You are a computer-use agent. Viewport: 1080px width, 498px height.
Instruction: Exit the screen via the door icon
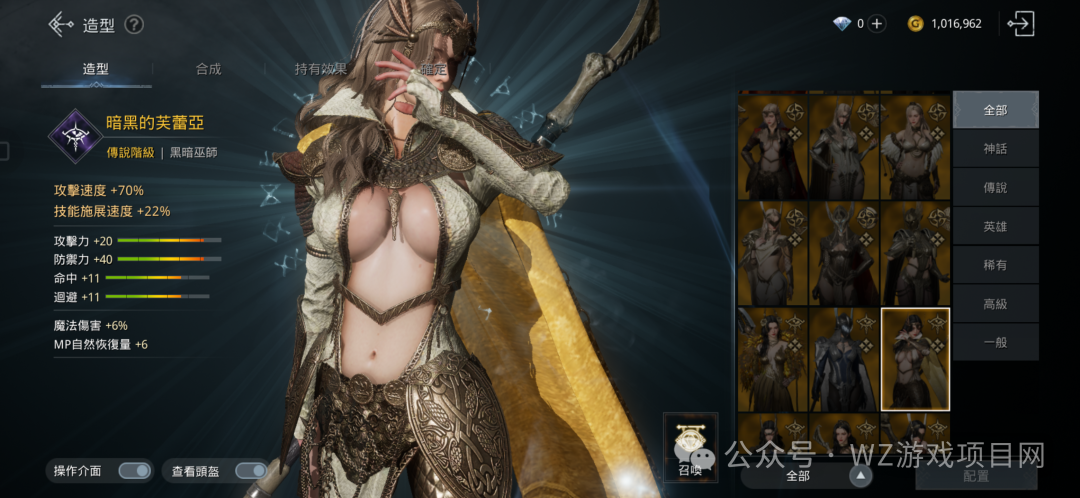[1021, 24]
